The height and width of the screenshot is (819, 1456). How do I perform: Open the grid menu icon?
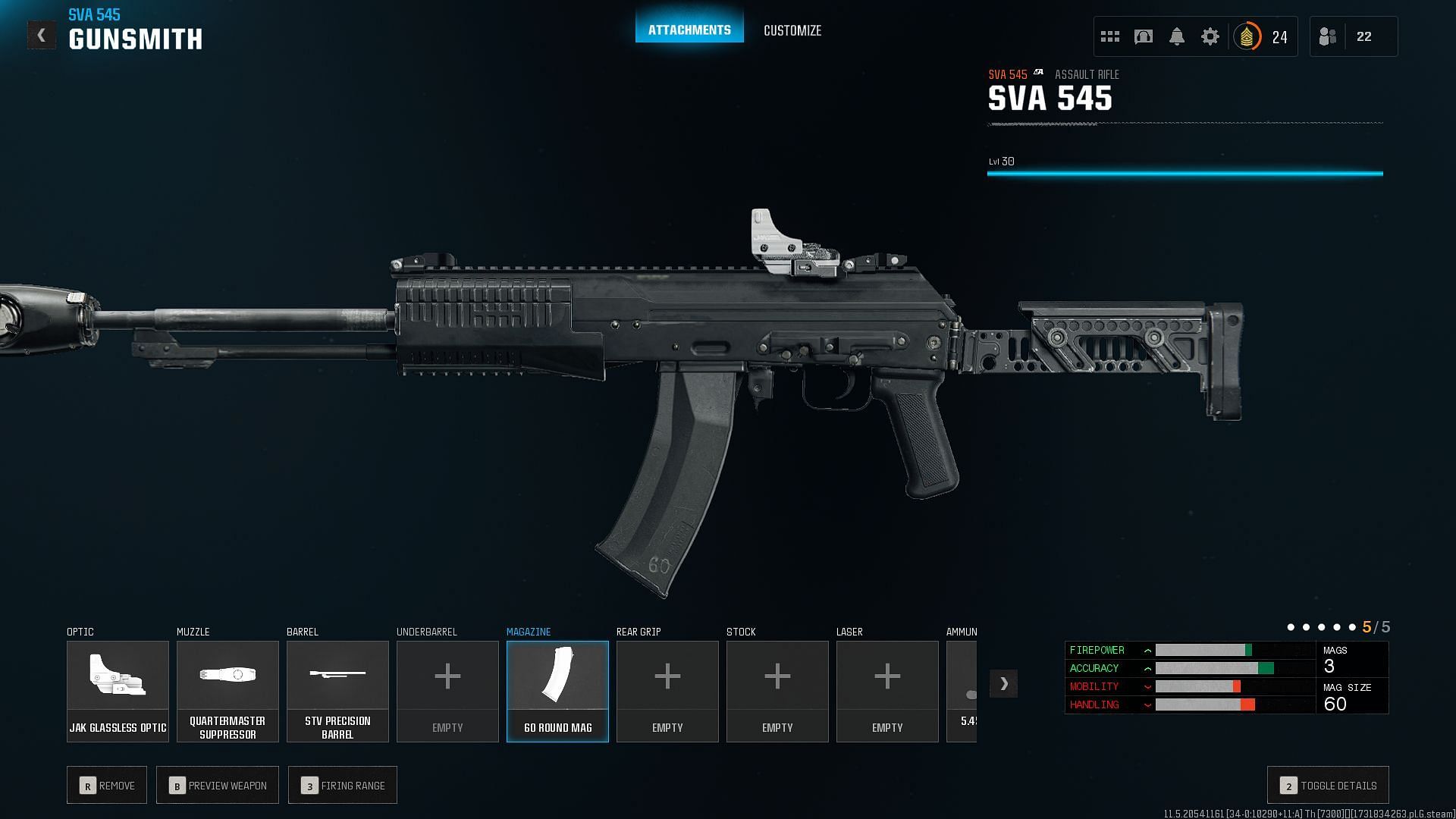(x=1110, y=36)
